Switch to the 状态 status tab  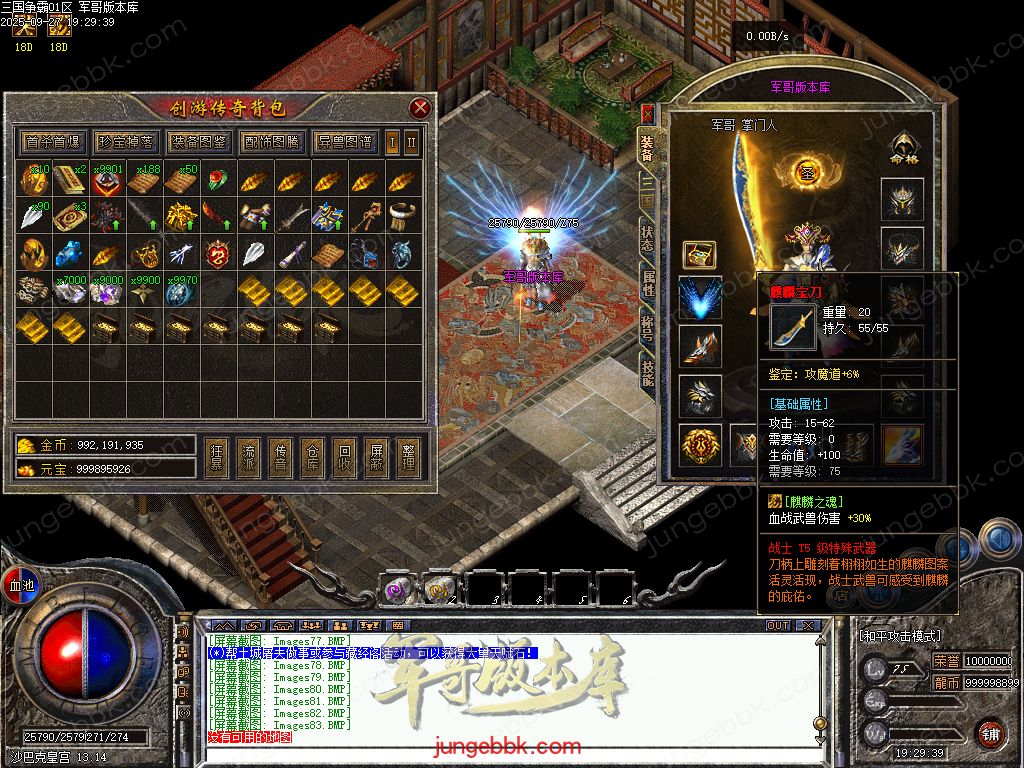tap(647, 240)
